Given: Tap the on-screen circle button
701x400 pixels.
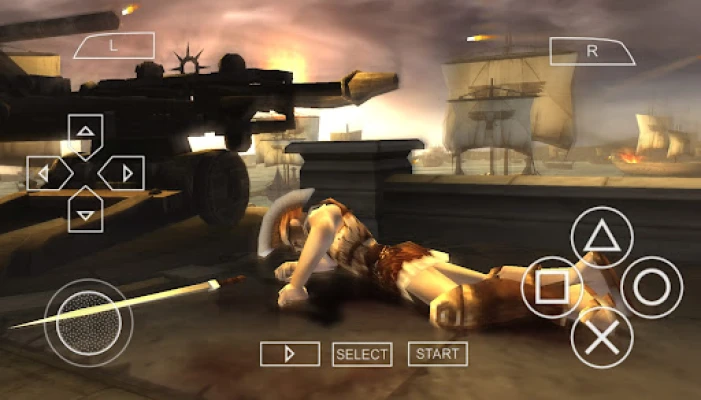Looking at the screenshot, I should tap(652, 288).
